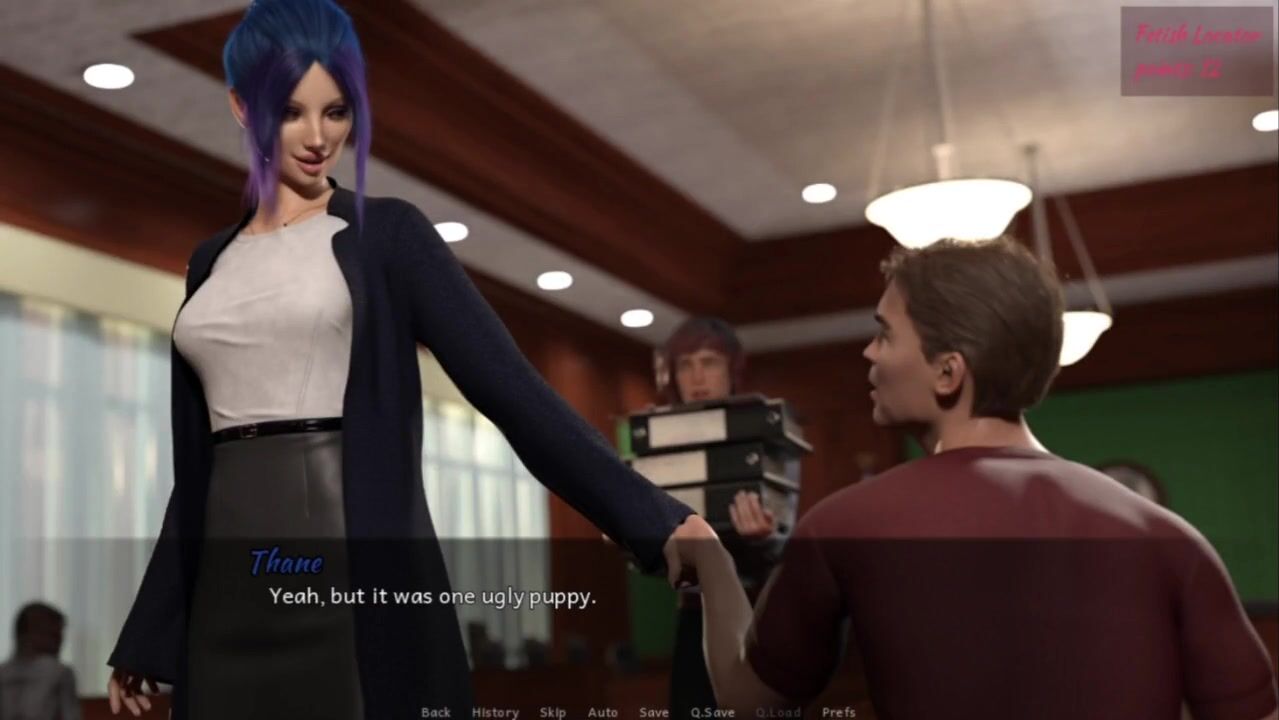The image size is (1279, 720).
Task: Open the Save menu
Action: pos(654,712)
